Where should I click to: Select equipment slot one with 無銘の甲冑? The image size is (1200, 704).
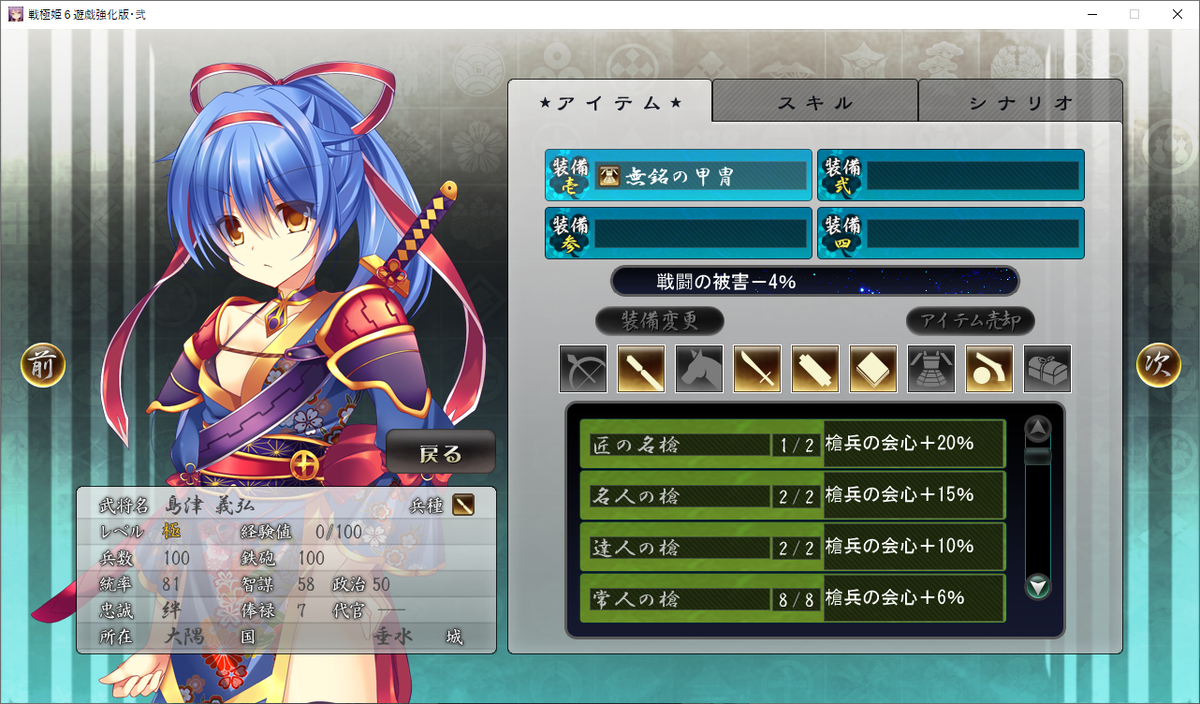pos(679,176)
